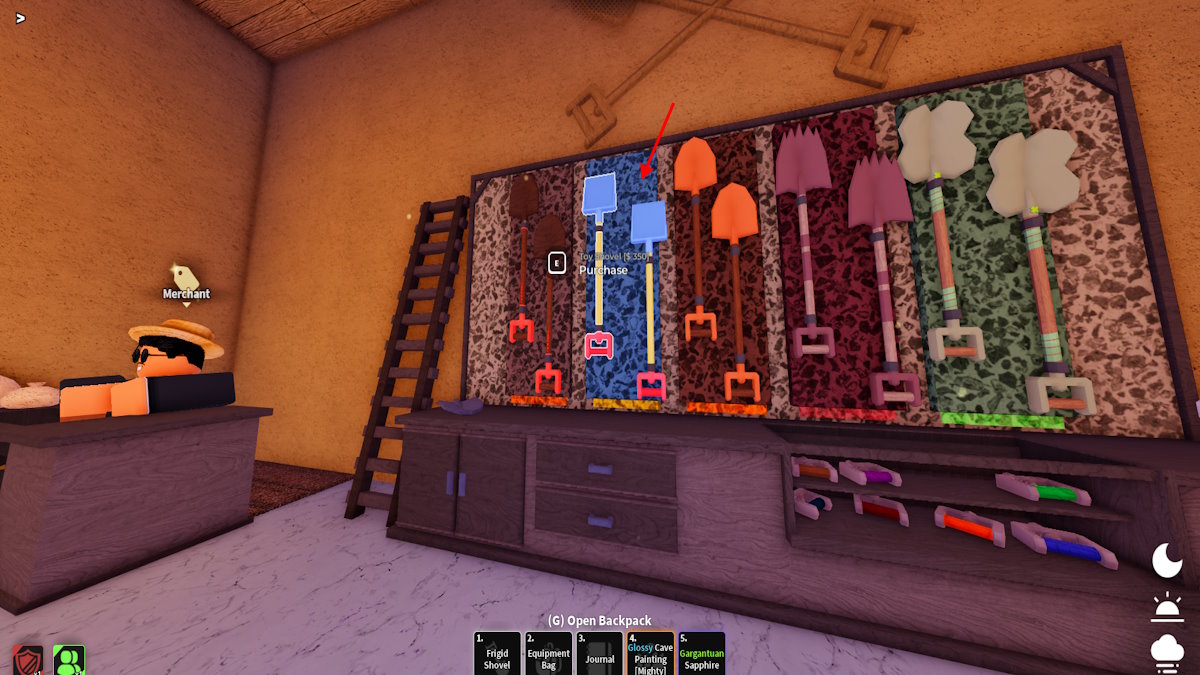Click the red shield boost icon
1200x675 pixels.
(x=28, y=661)
